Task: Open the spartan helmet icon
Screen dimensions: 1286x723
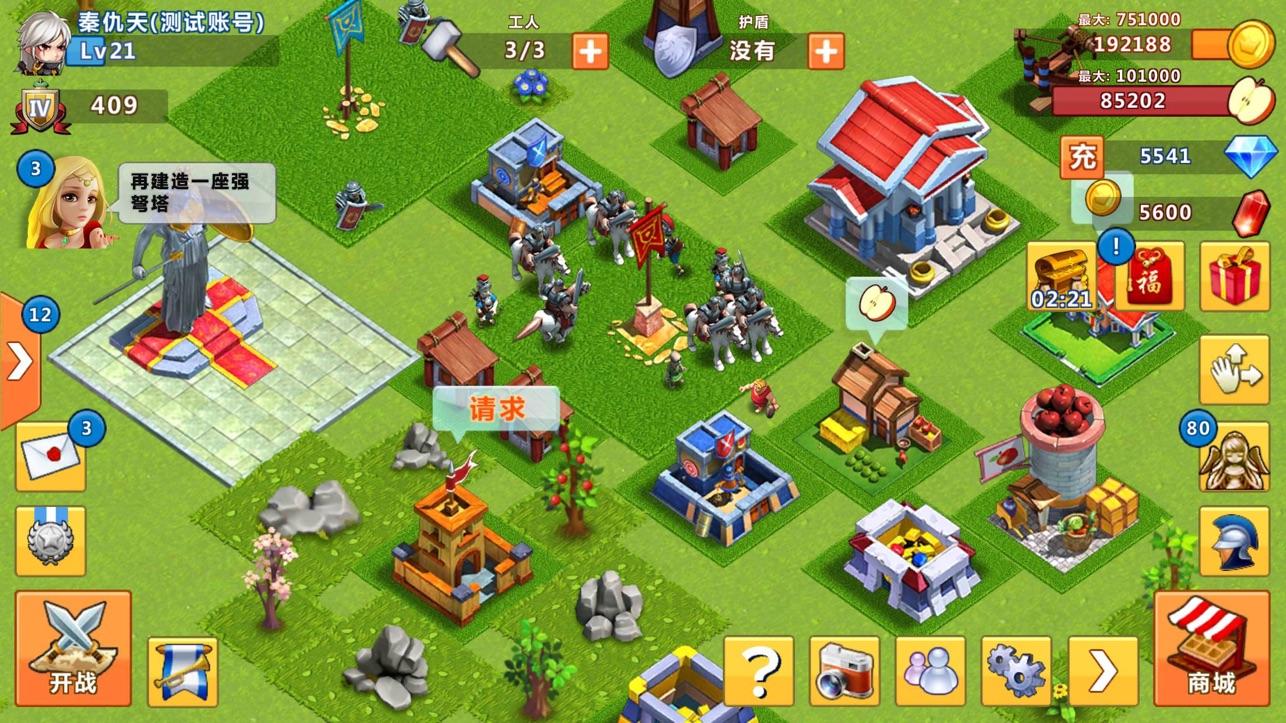Action: pos(1234,541)
